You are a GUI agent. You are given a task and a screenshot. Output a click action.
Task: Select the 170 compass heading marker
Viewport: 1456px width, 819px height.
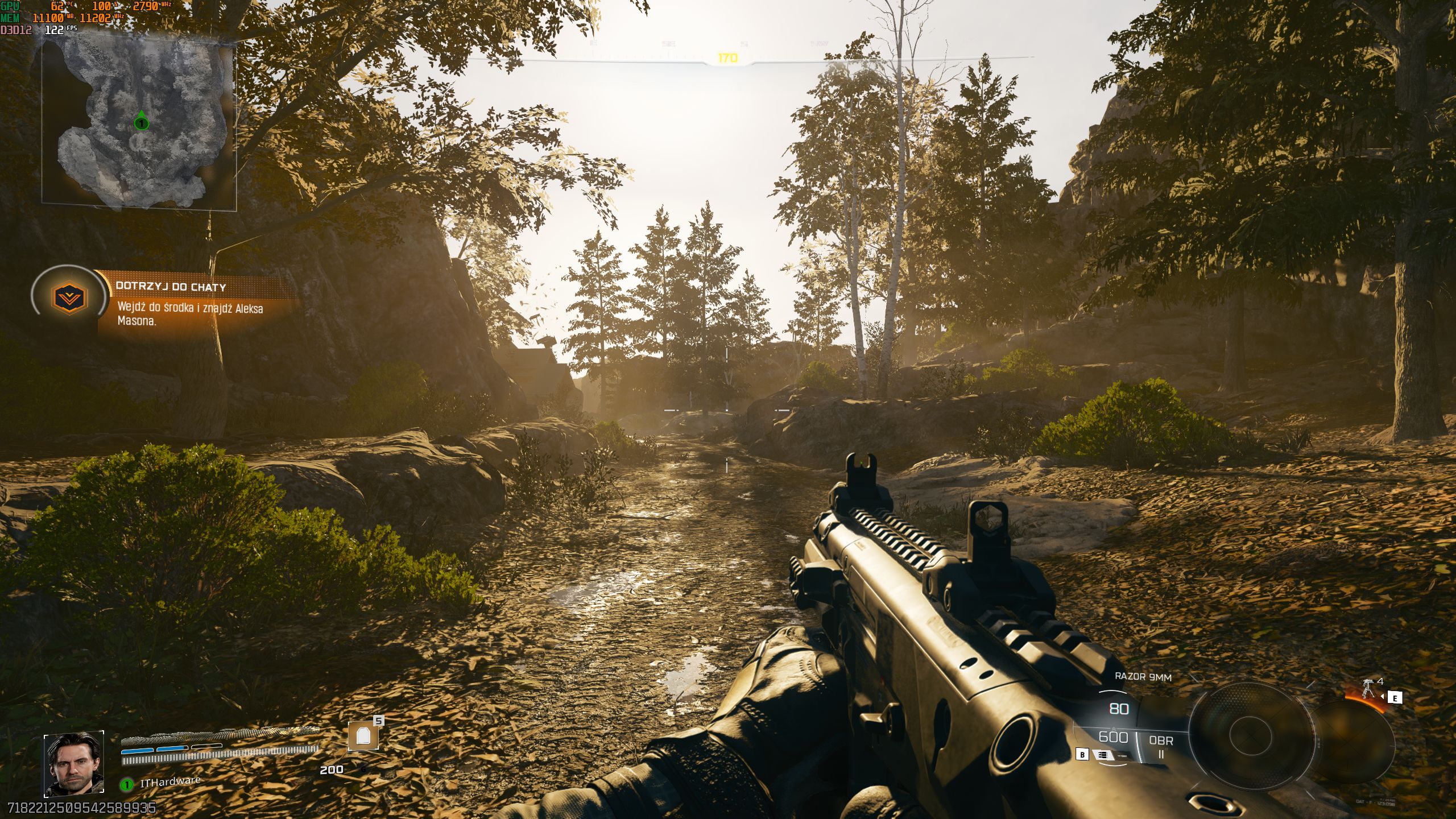pyautogui.click(x=728, y=56)
